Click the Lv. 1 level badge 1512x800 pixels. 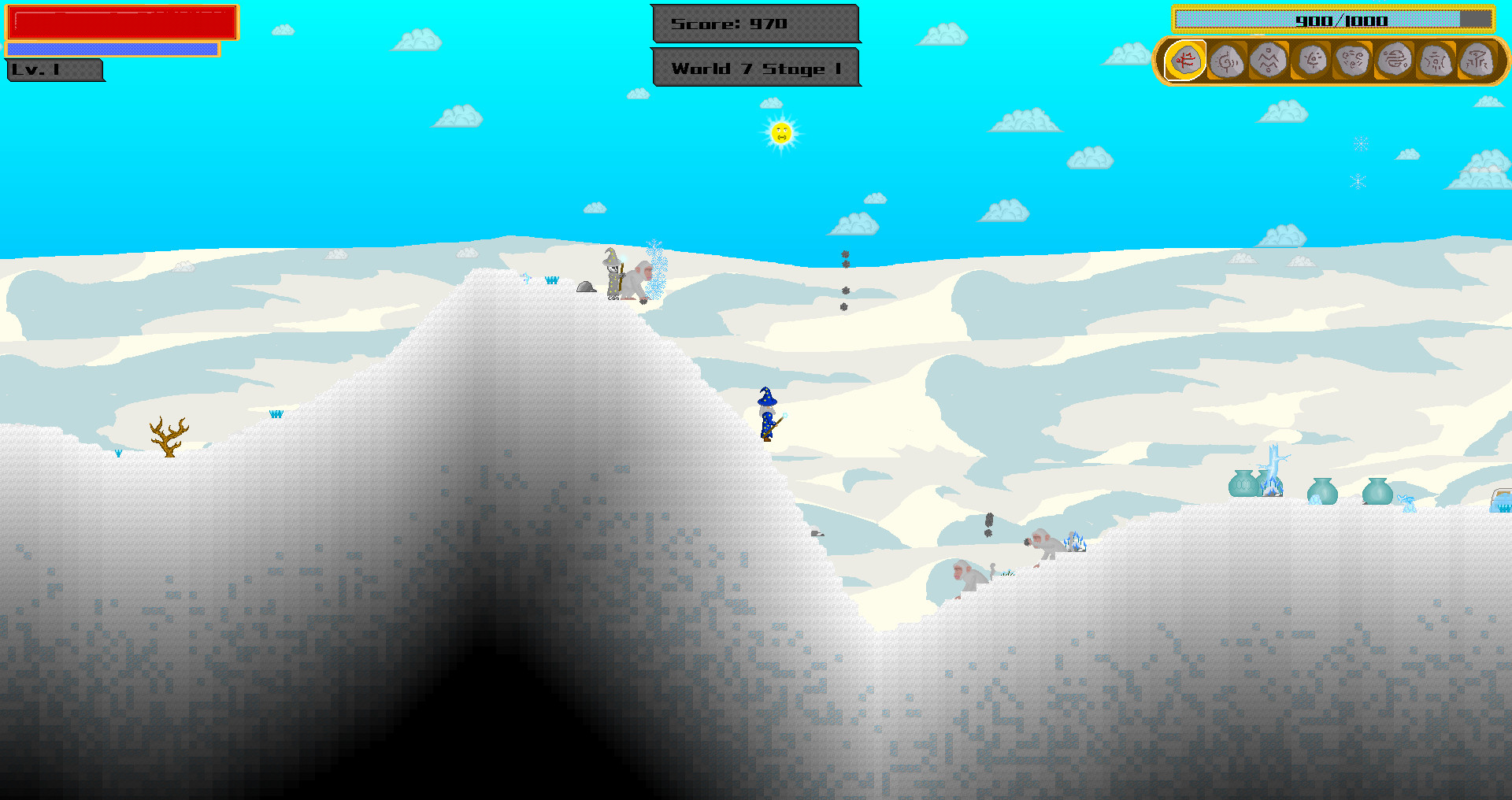tap(54, 70)
